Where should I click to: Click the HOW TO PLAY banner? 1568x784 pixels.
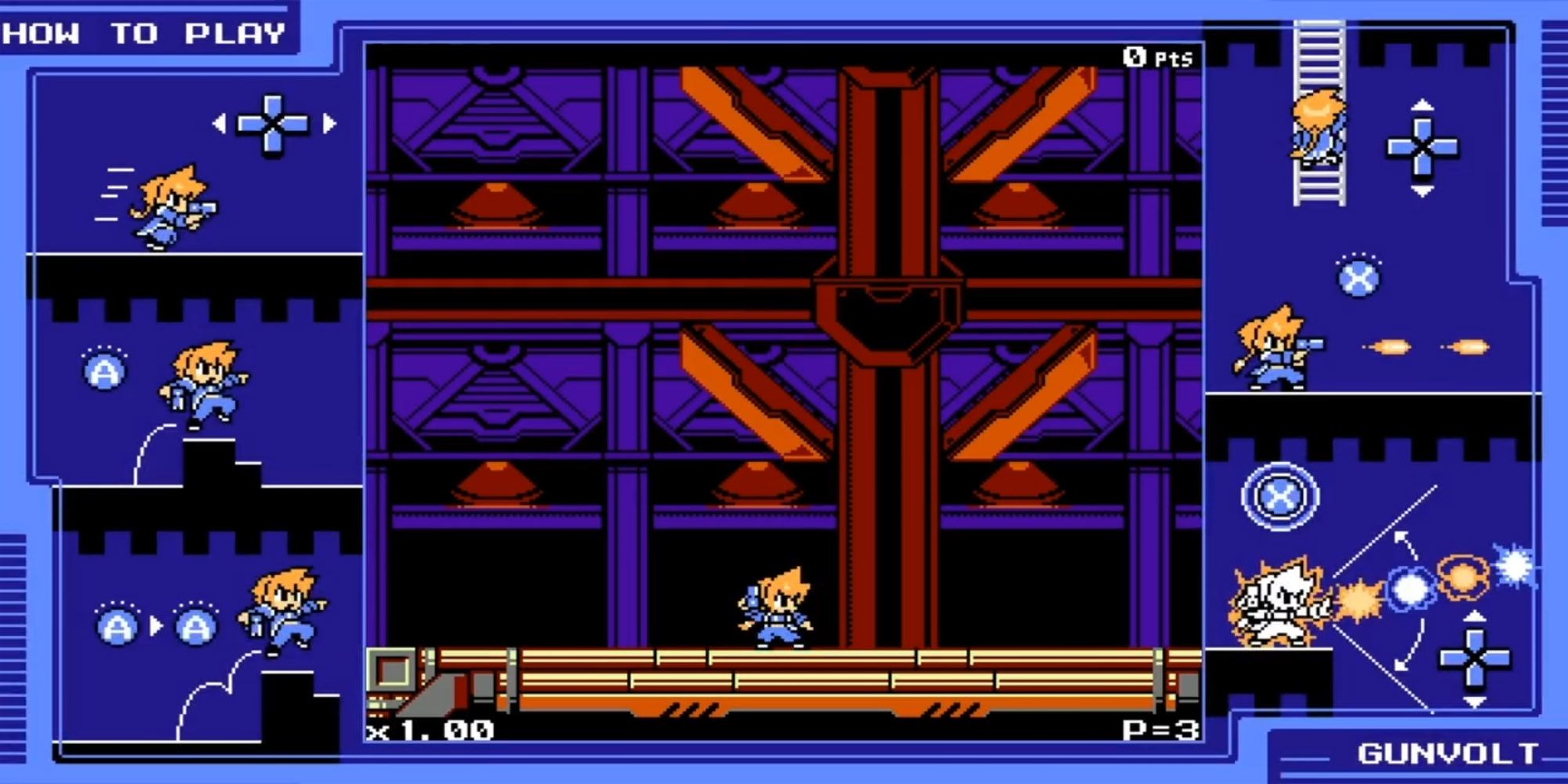point(141,31)
